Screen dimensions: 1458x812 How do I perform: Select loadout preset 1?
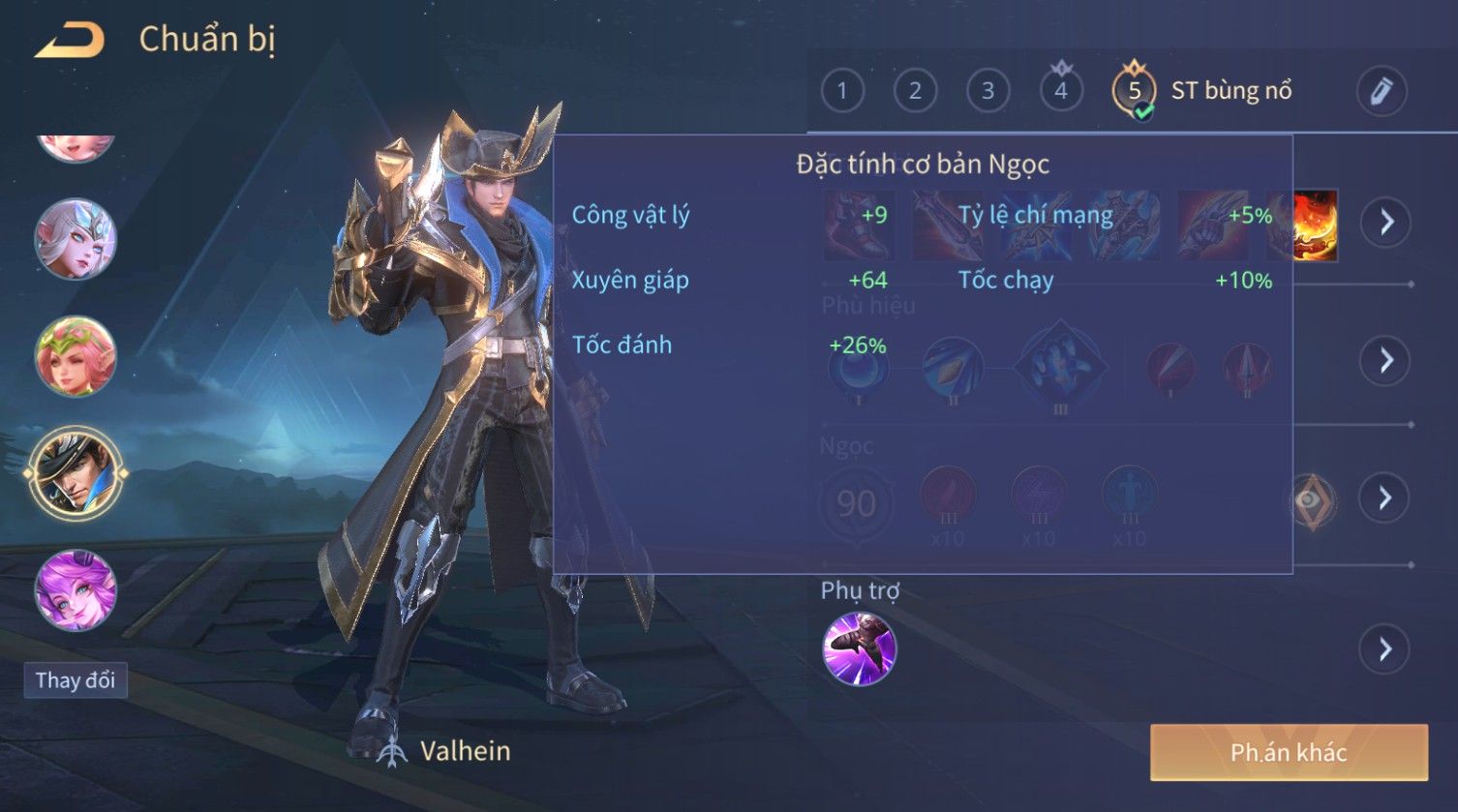tap(841, 91)
